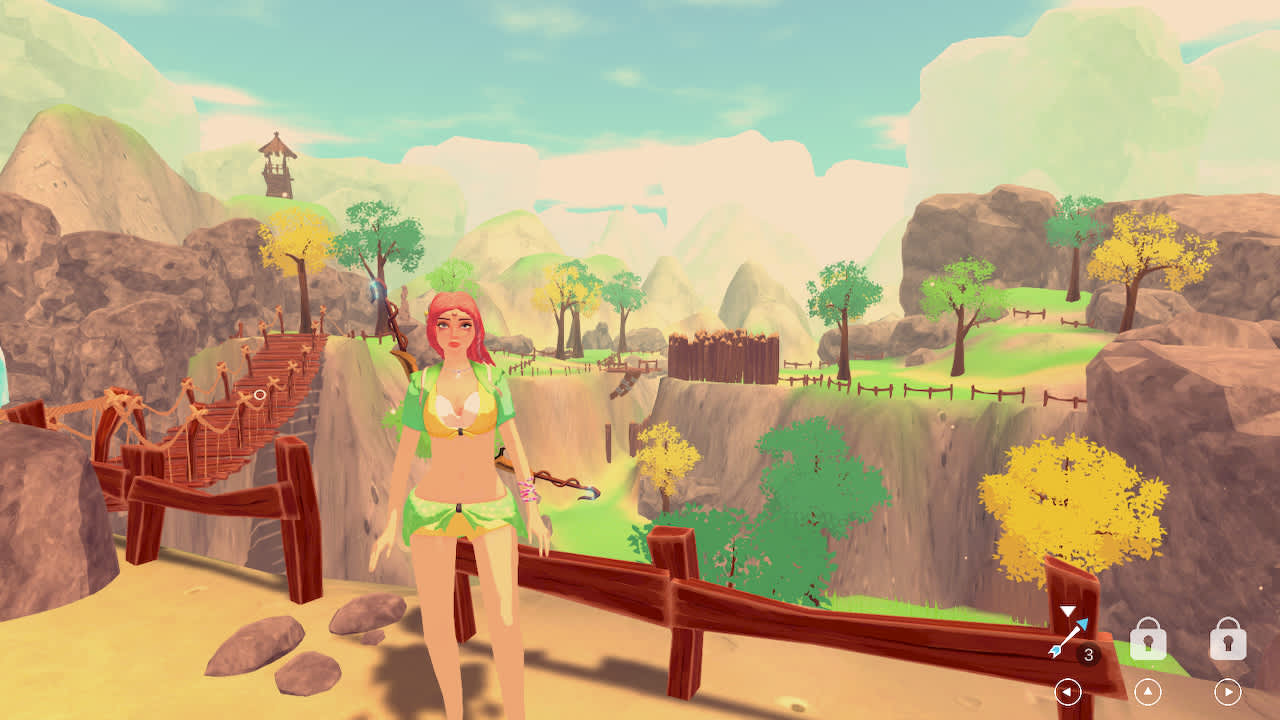Click the ammo counter badge showing 3

tap(1090, 653)
